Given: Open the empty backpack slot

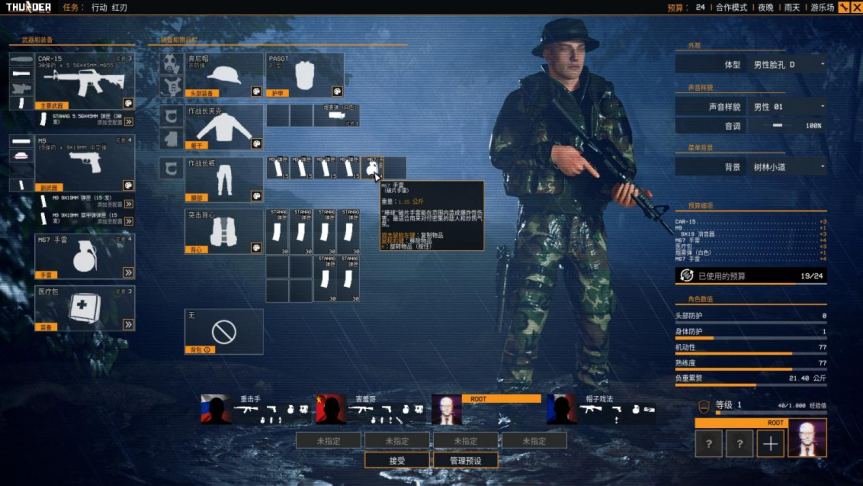Looking at the screenshot, I should pyautogui.click(x=223, y=330).
